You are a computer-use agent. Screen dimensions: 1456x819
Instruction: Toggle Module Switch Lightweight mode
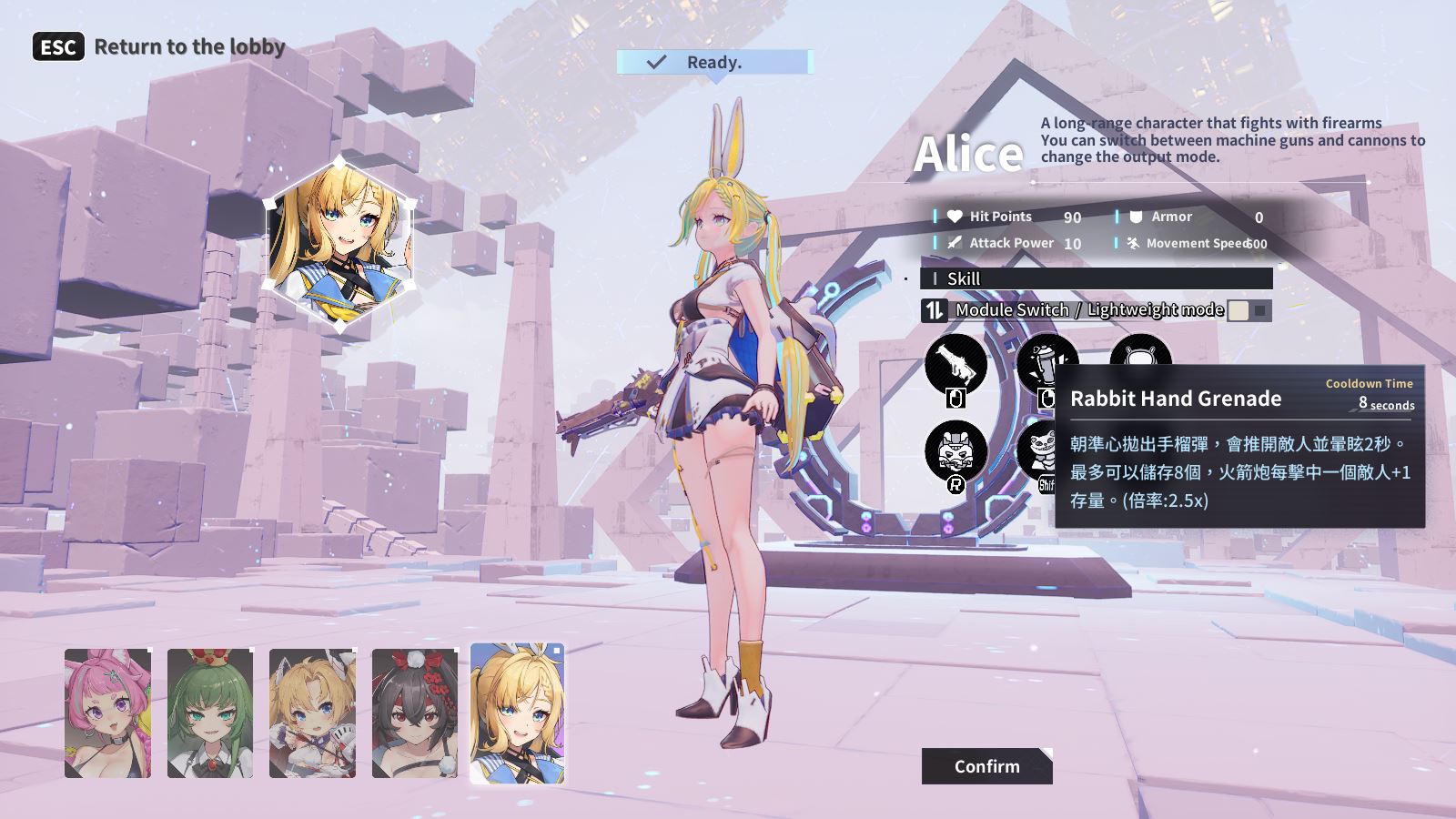pos(1249,310)
